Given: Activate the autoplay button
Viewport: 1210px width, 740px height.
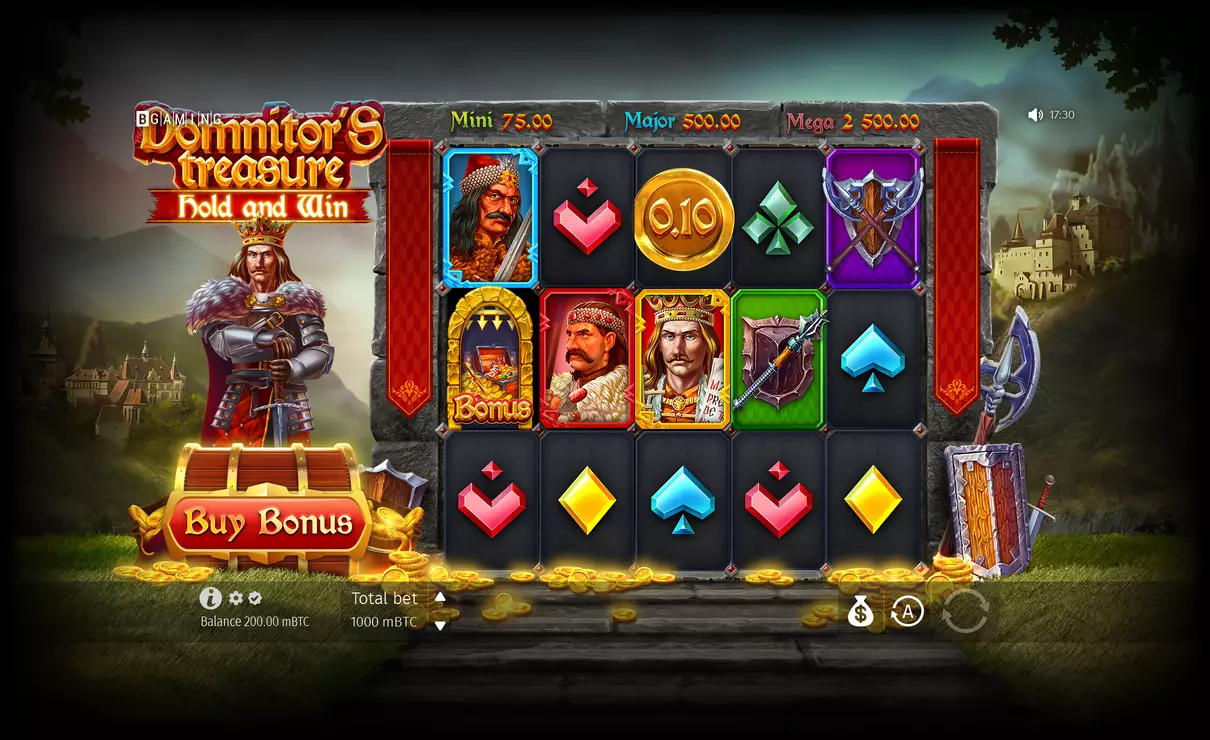Looking at the screenshot, I should point(907,611).
